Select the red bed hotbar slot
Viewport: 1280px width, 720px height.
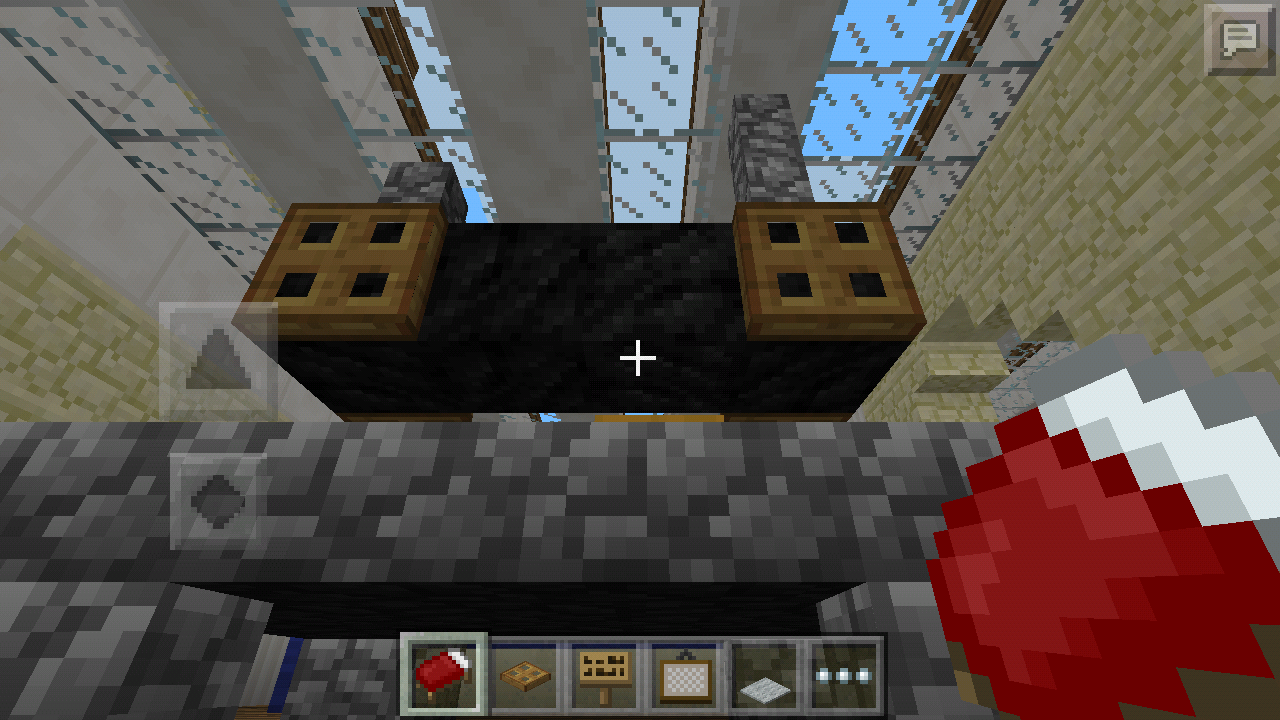[443, 672]
